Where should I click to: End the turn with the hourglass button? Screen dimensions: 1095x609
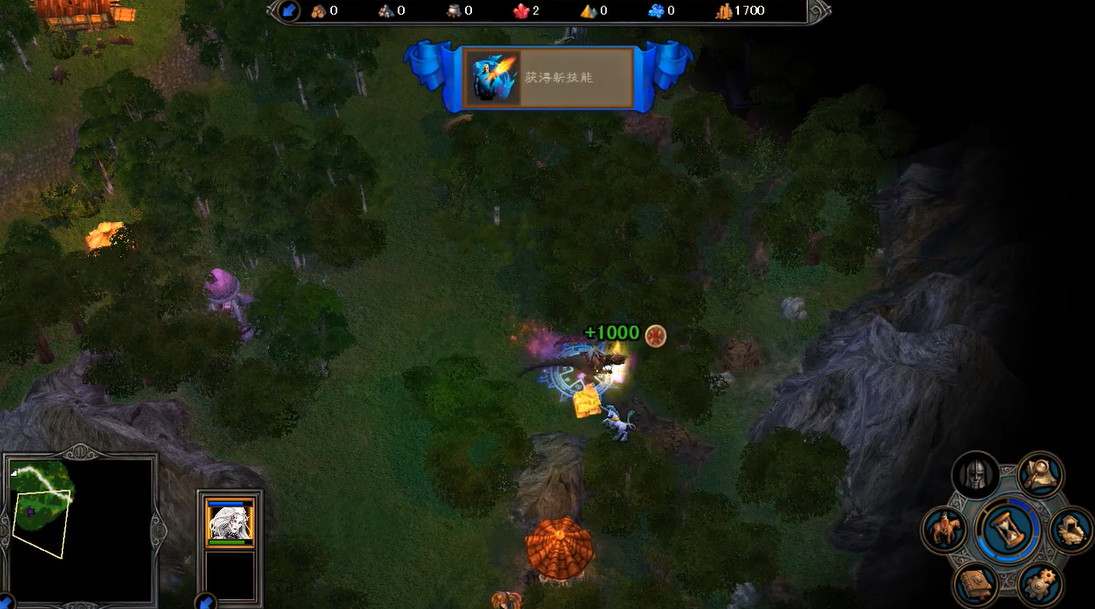(1008, 528)
